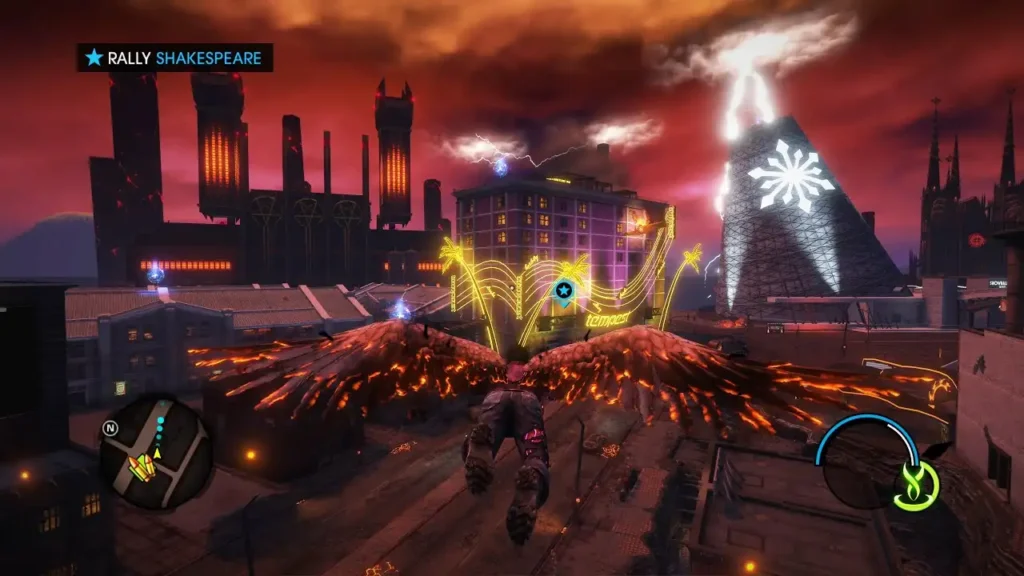Open the circular minimap
This screenshot has height=576, width=1024.
click(155, 451)
